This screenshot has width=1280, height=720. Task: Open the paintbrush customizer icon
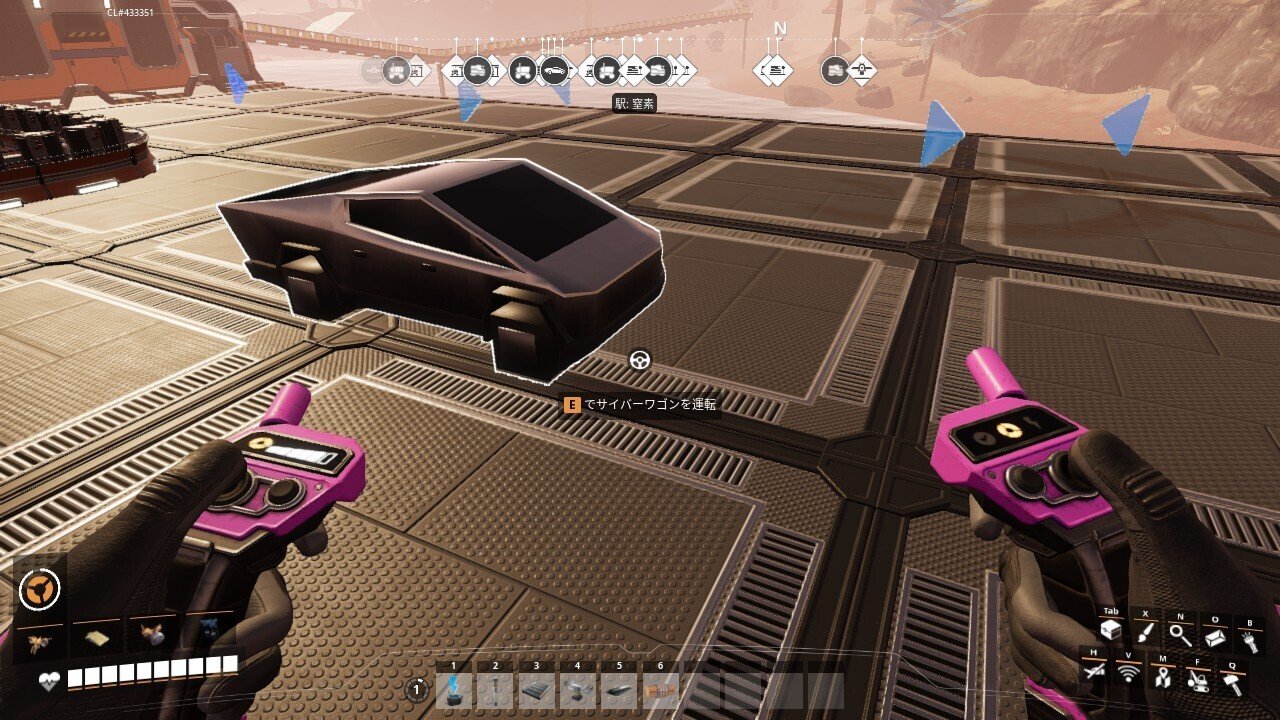(x=1145, y=633)
